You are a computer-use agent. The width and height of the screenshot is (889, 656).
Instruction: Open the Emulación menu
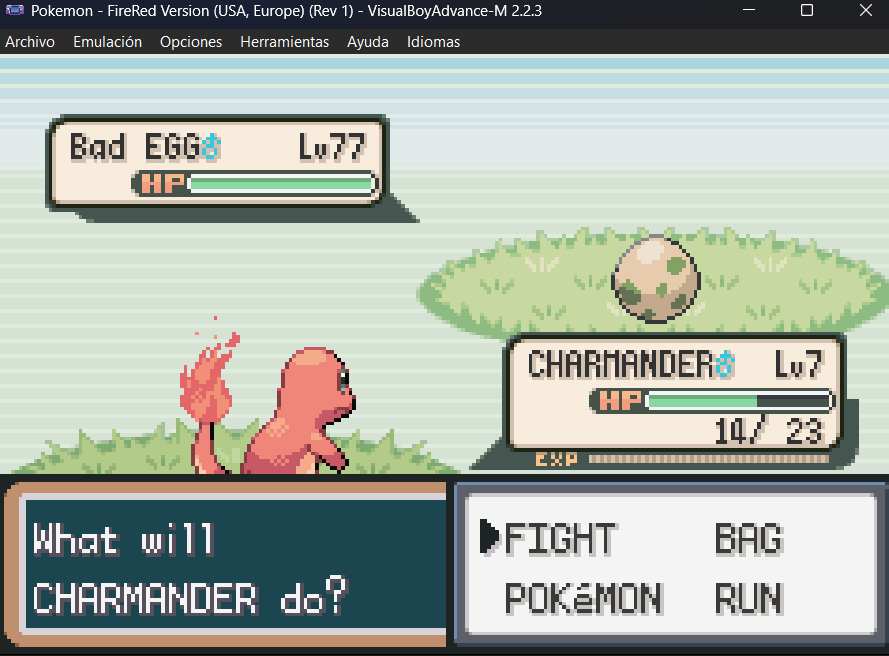(x=108, y=42)
